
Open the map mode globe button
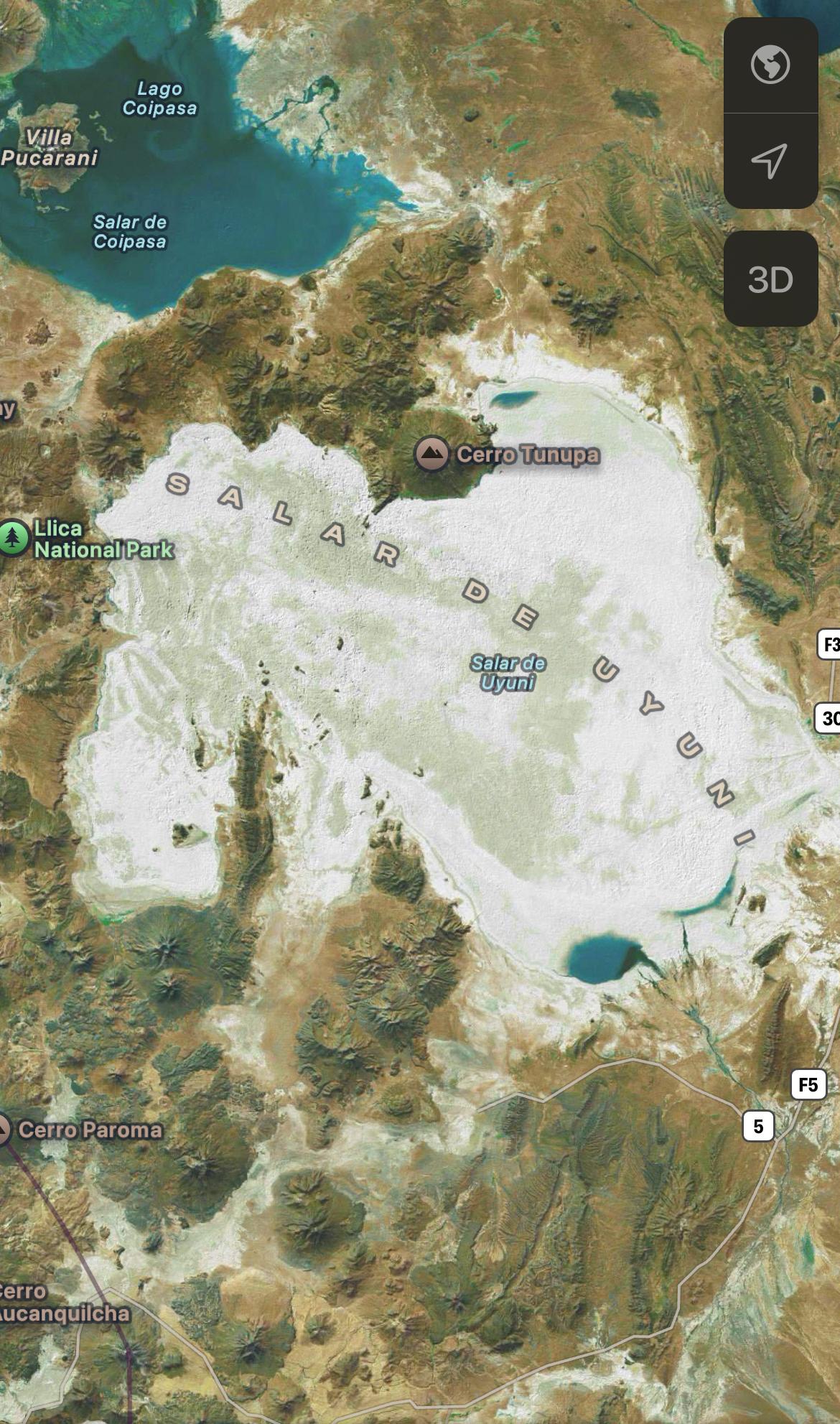pos(770,65)
